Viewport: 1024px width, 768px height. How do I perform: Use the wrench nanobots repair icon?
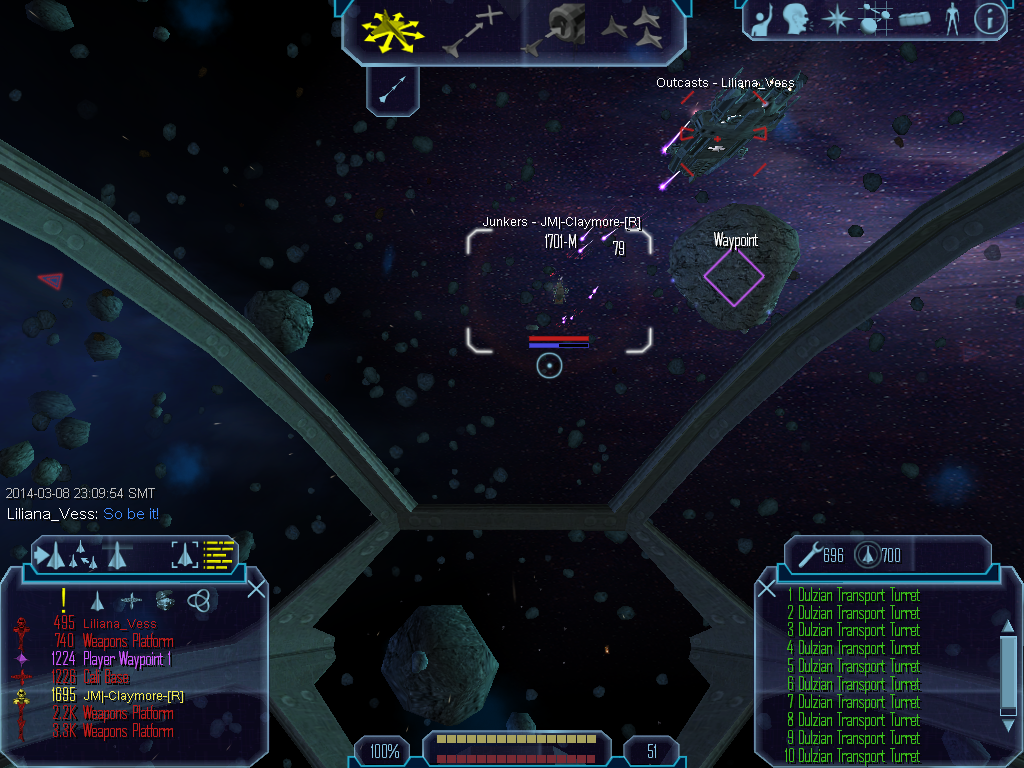pos(808,554)
